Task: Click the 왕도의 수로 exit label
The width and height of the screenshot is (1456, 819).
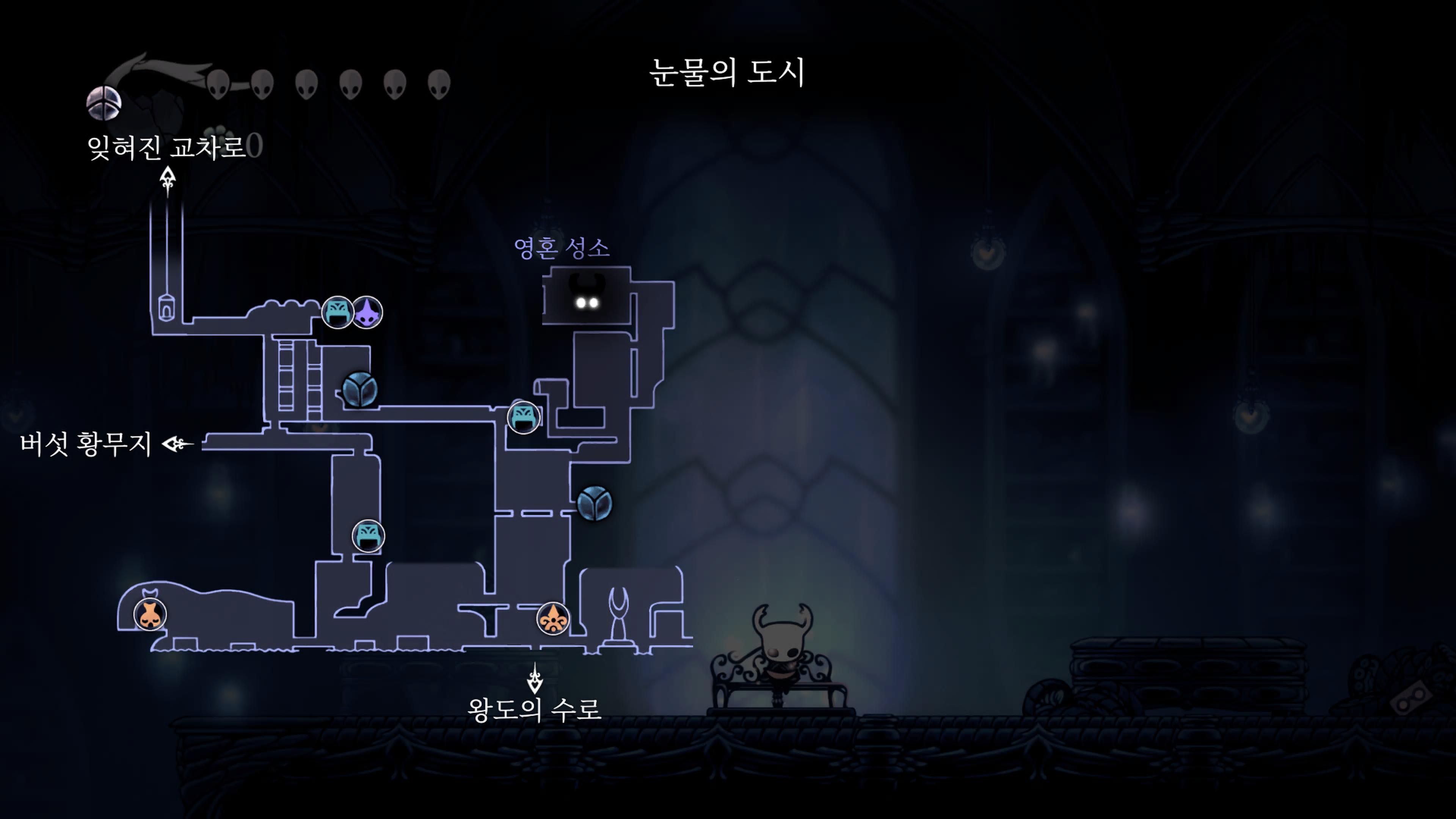Action: [534, 709]
